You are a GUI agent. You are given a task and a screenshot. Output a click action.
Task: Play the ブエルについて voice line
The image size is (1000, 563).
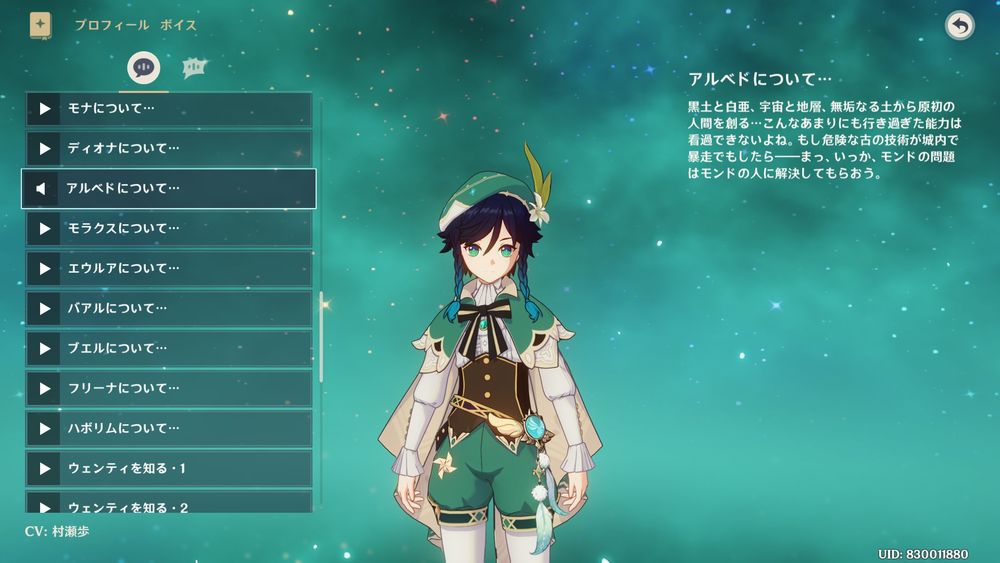pyautogui.click(x=168, y=349)
